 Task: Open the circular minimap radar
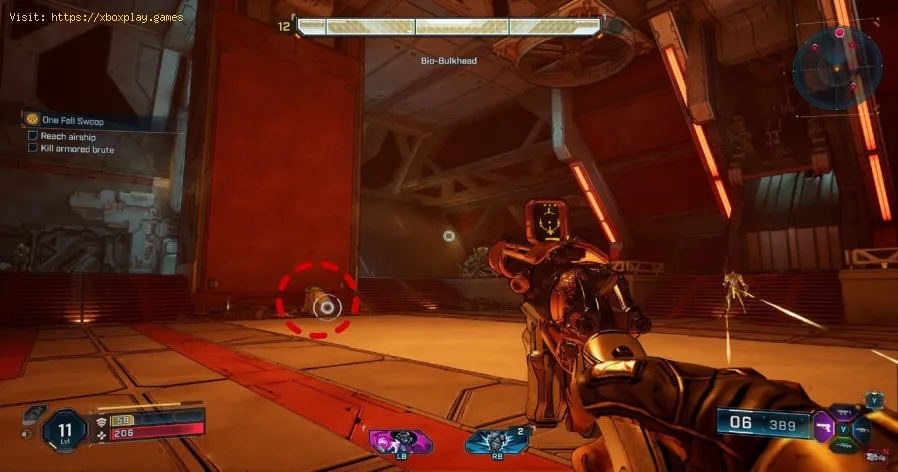(838, 66)
